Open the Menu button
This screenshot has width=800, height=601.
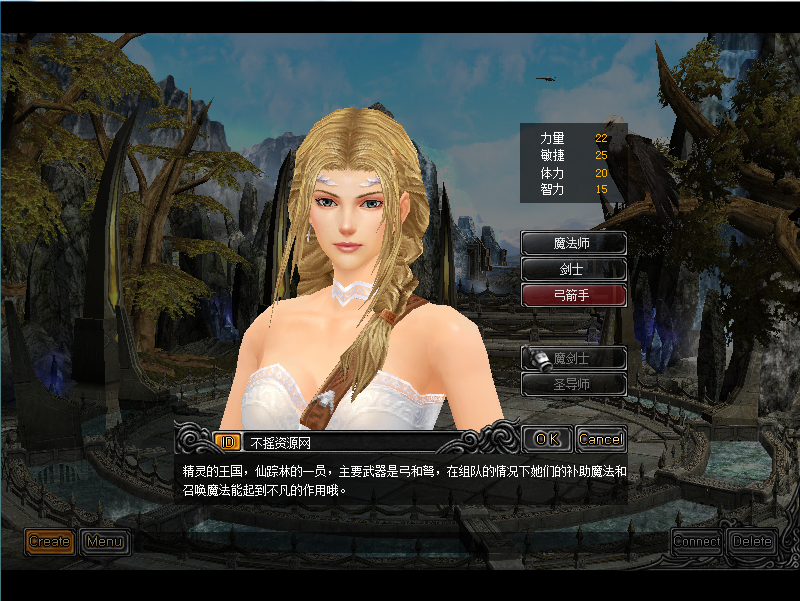click(104, 542)
